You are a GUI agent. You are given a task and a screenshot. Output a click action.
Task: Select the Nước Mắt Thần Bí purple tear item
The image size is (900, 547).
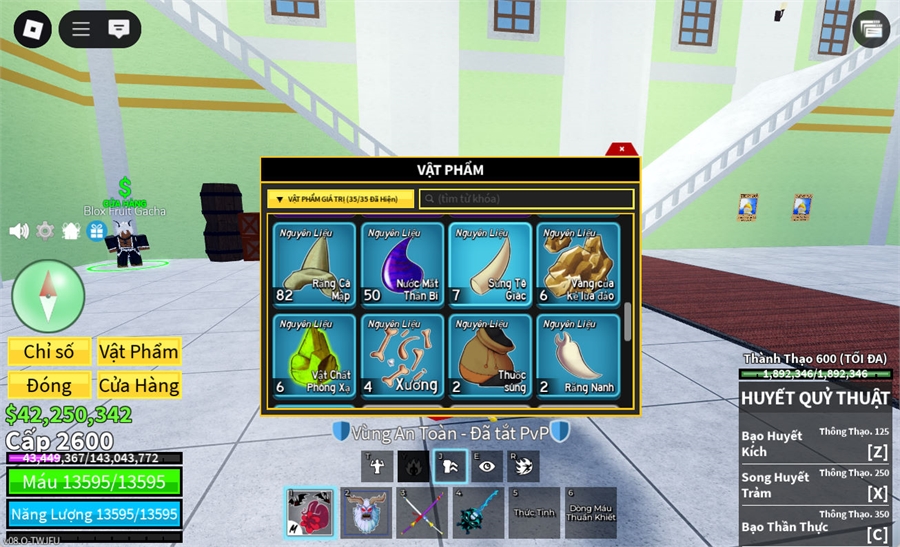[x=402, y=263]
